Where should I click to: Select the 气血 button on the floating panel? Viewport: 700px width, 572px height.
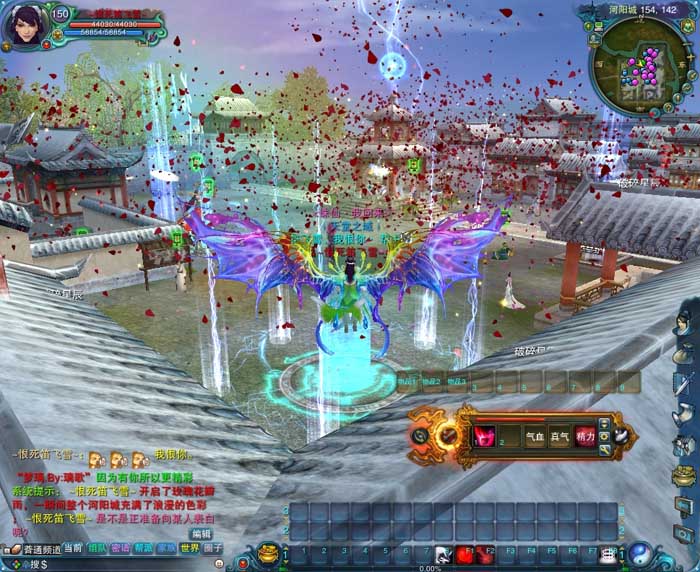(535, 436)
